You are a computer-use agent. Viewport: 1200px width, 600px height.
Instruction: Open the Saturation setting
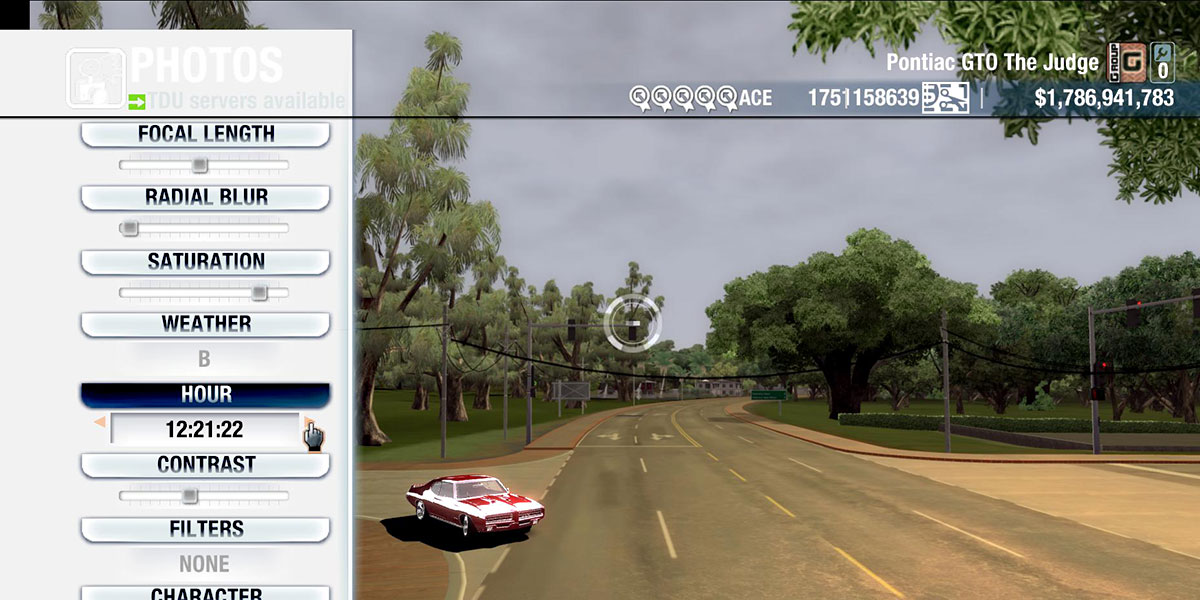[205, 262]
